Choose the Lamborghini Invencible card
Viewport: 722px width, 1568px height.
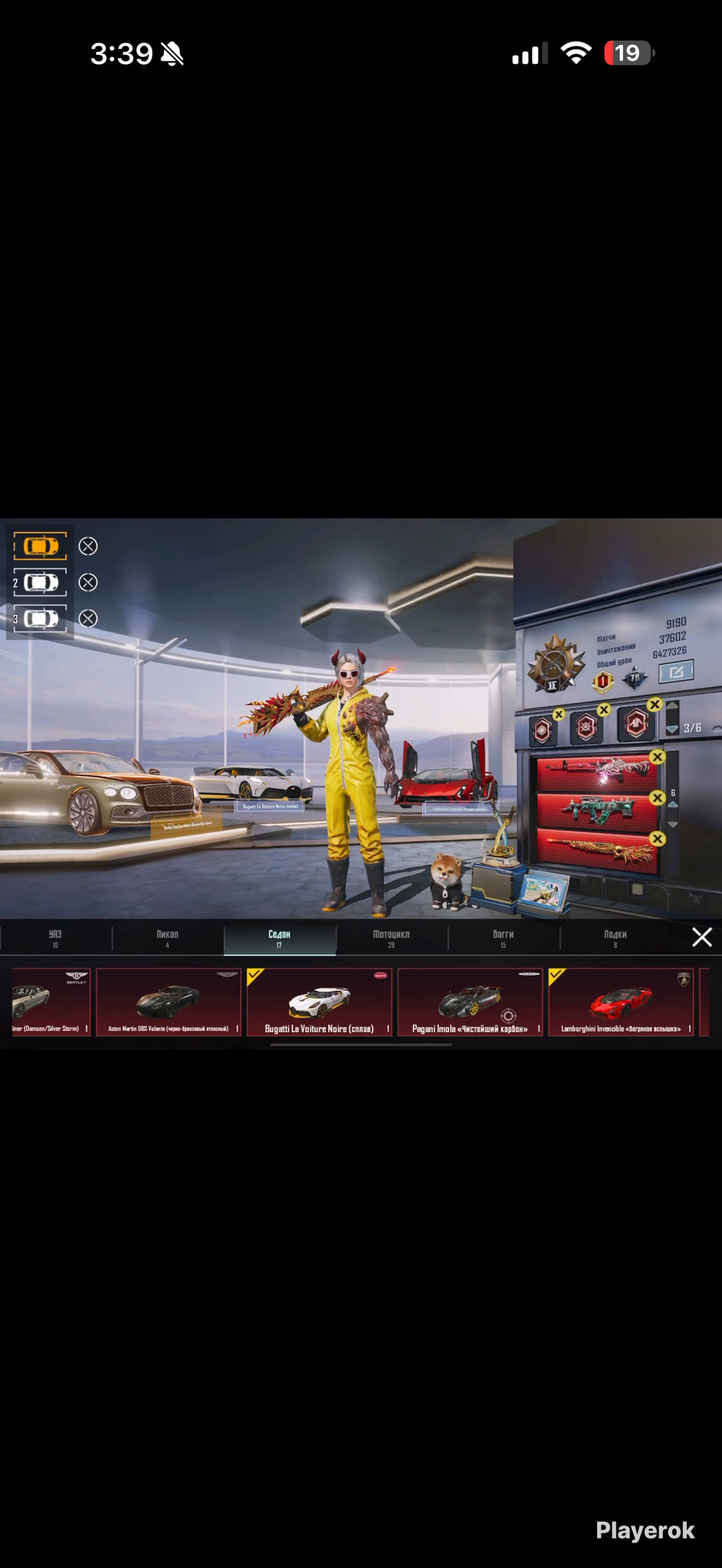click(621, 1002)
